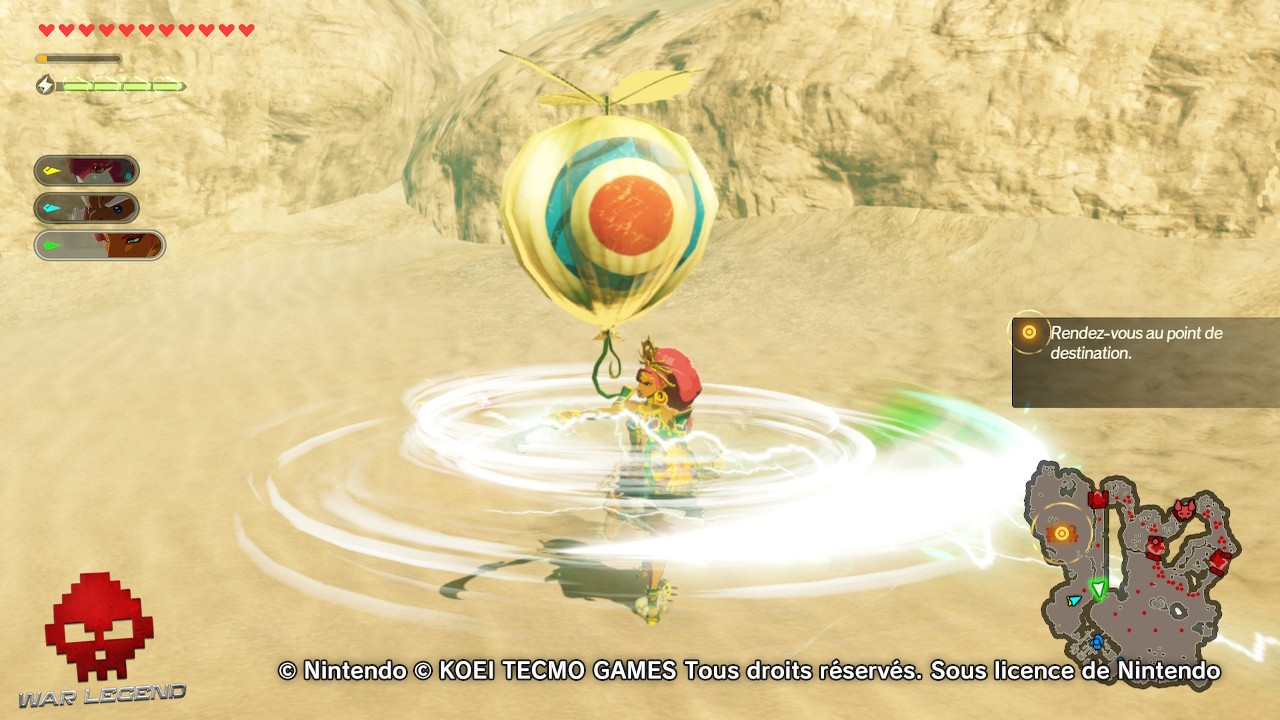Select the red boss icon on minimap right edge

tap(1220, 561)
